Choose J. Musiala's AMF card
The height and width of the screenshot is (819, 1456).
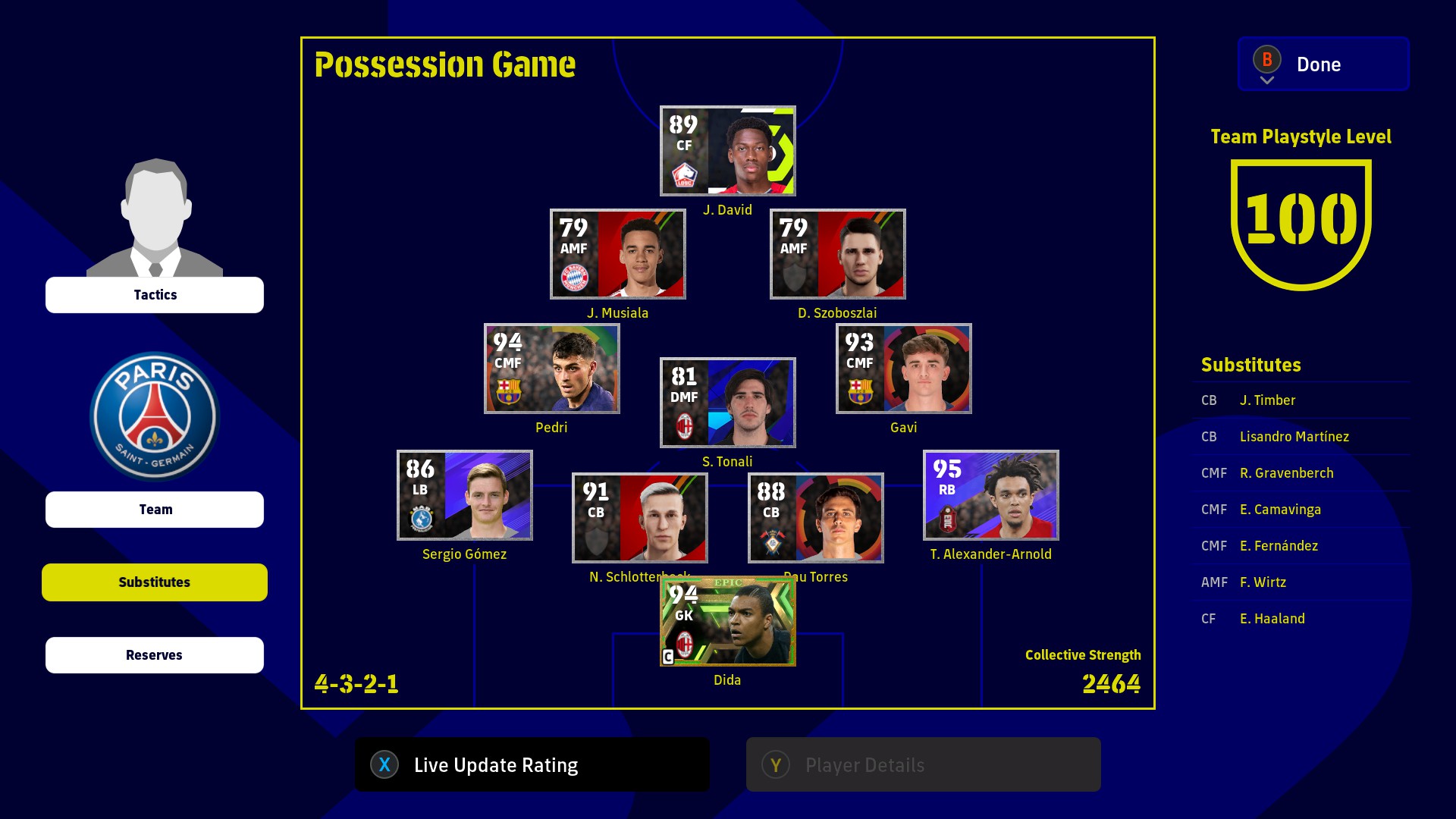[617, 254]
